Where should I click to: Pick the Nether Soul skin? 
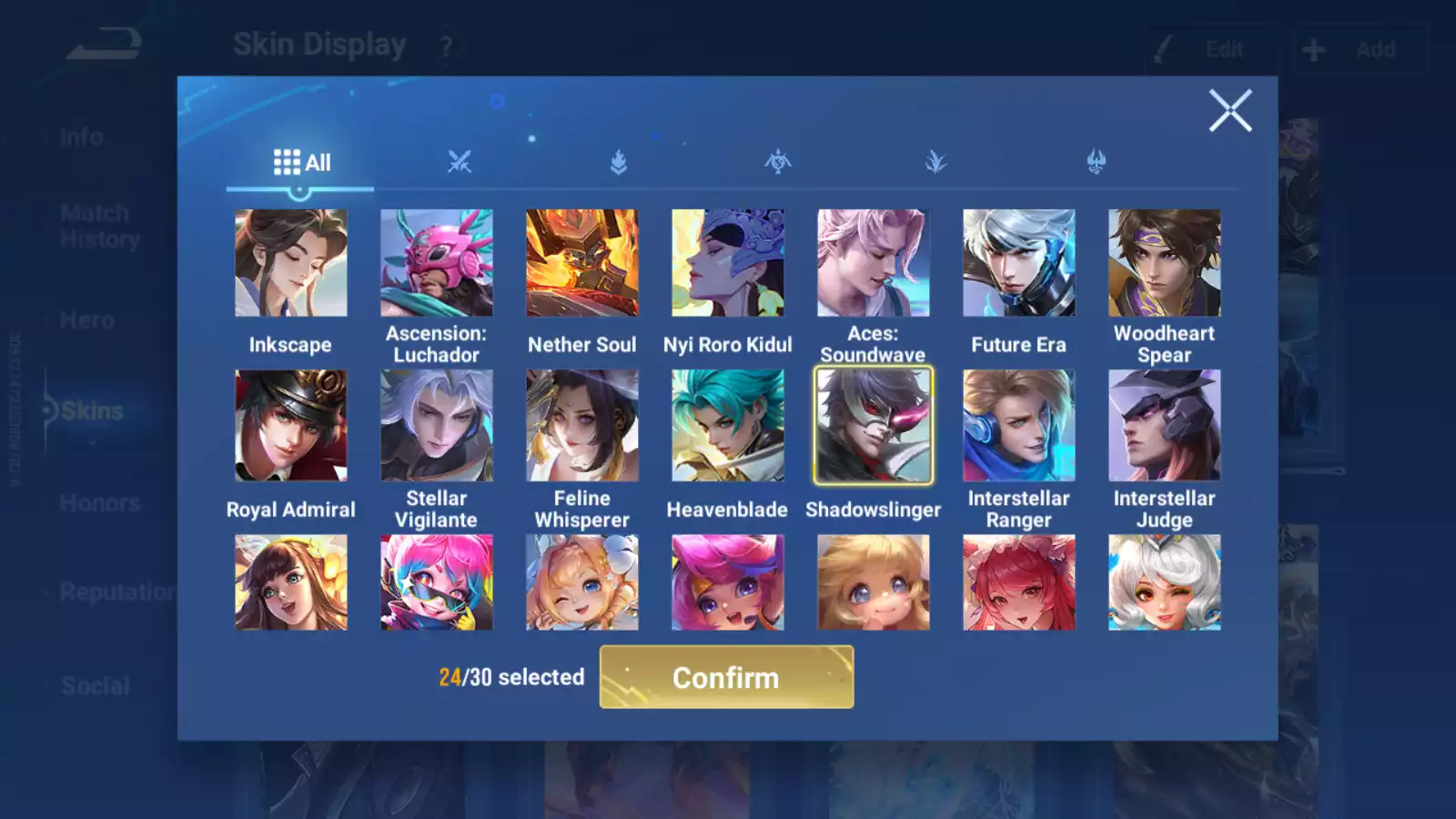point(582,263)
